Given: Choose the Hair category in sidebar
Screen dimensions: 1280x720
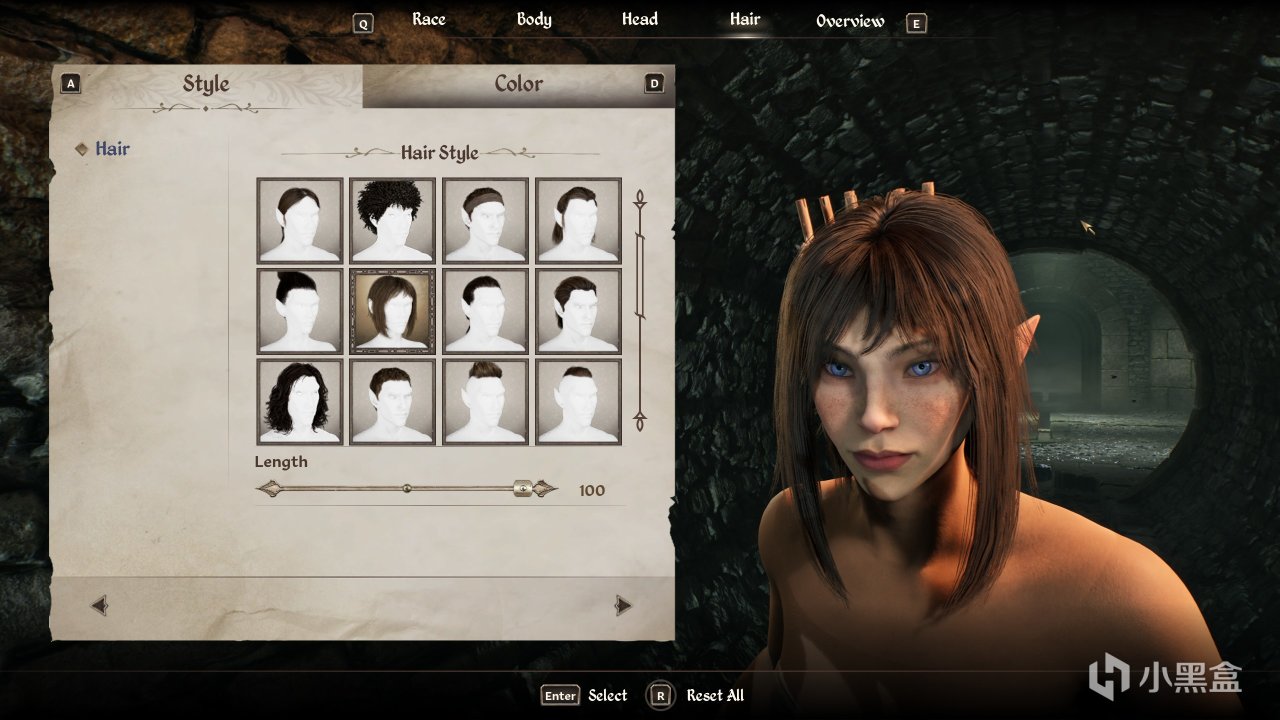Looking at the screenshot, I should 112,149.
